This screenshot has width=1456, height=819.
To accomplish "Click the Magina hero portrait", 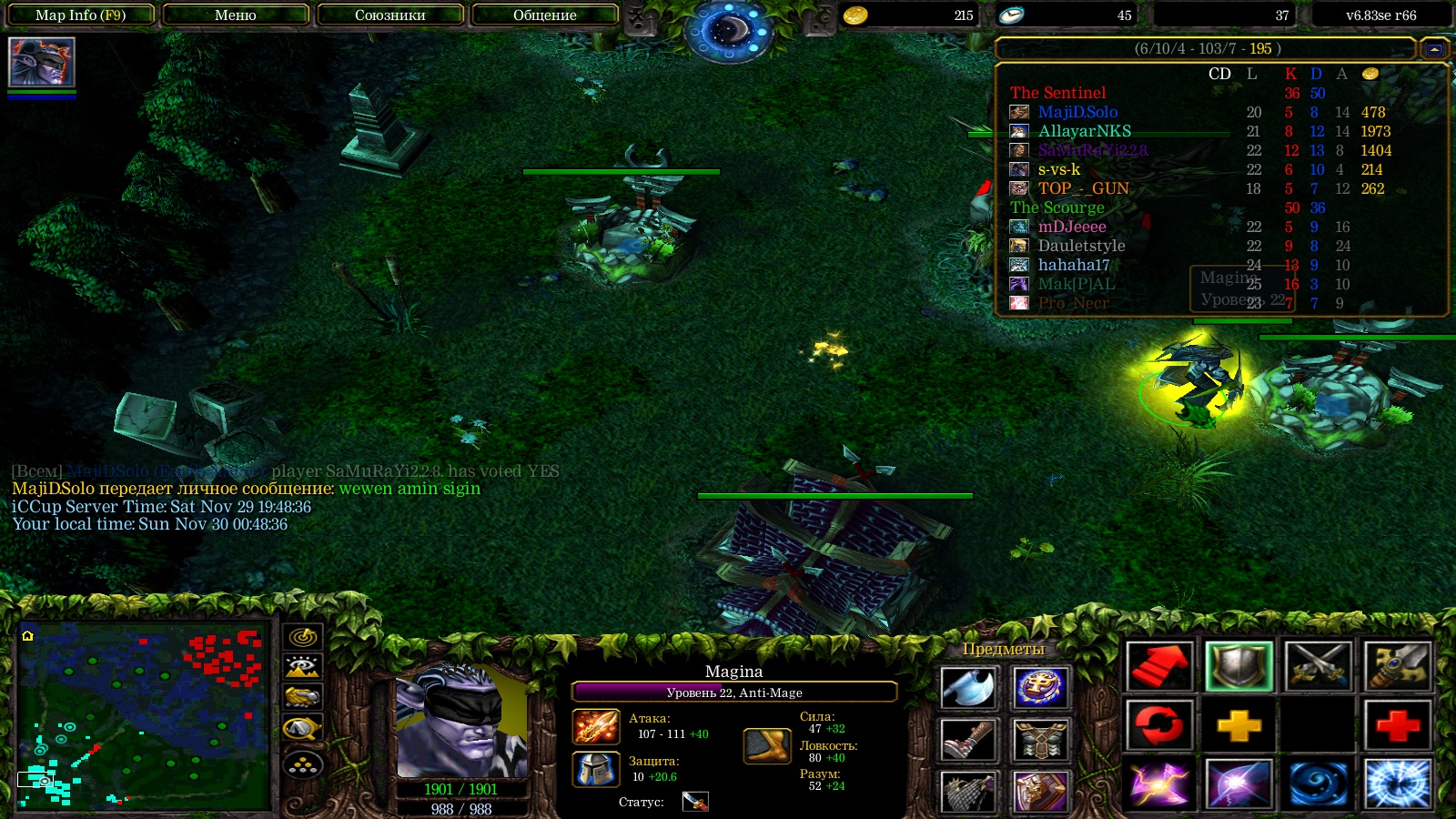I will (461, 723).
